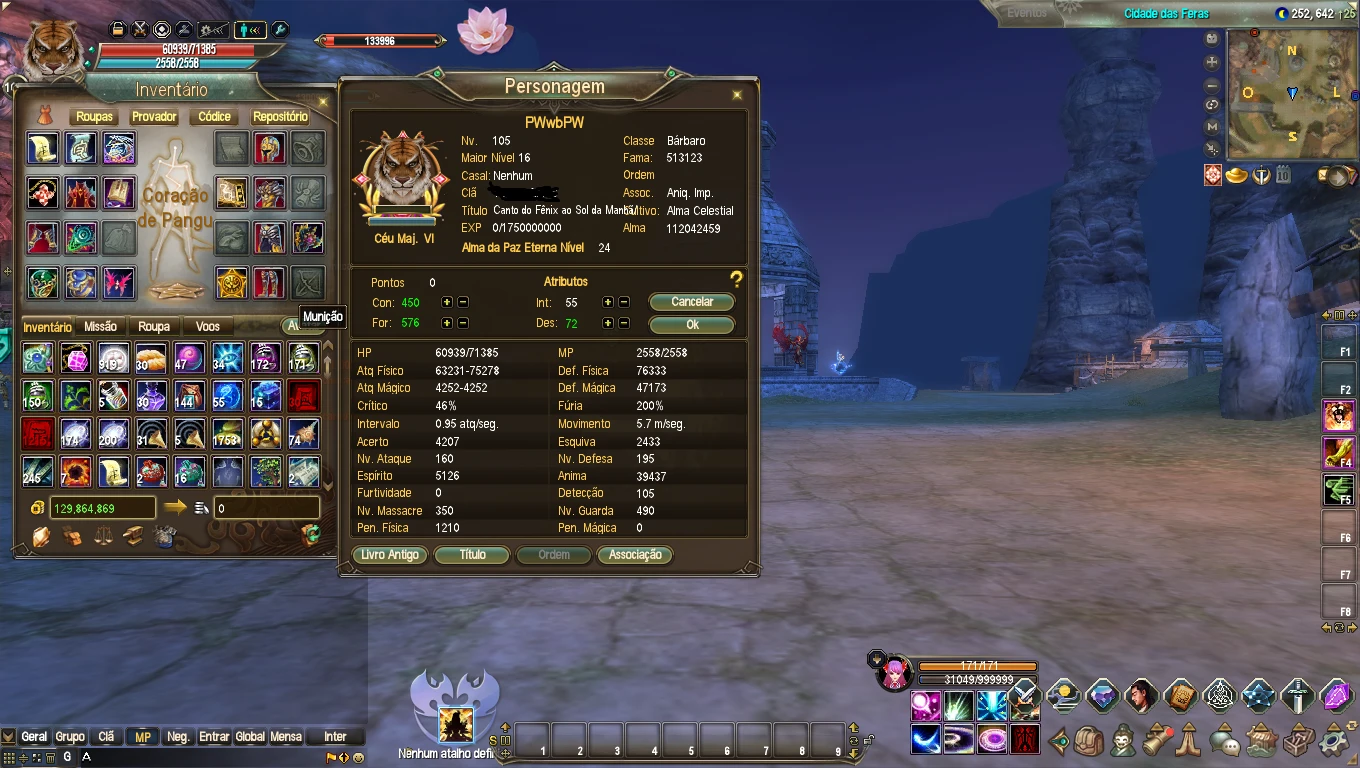Open the Título list

472,555
